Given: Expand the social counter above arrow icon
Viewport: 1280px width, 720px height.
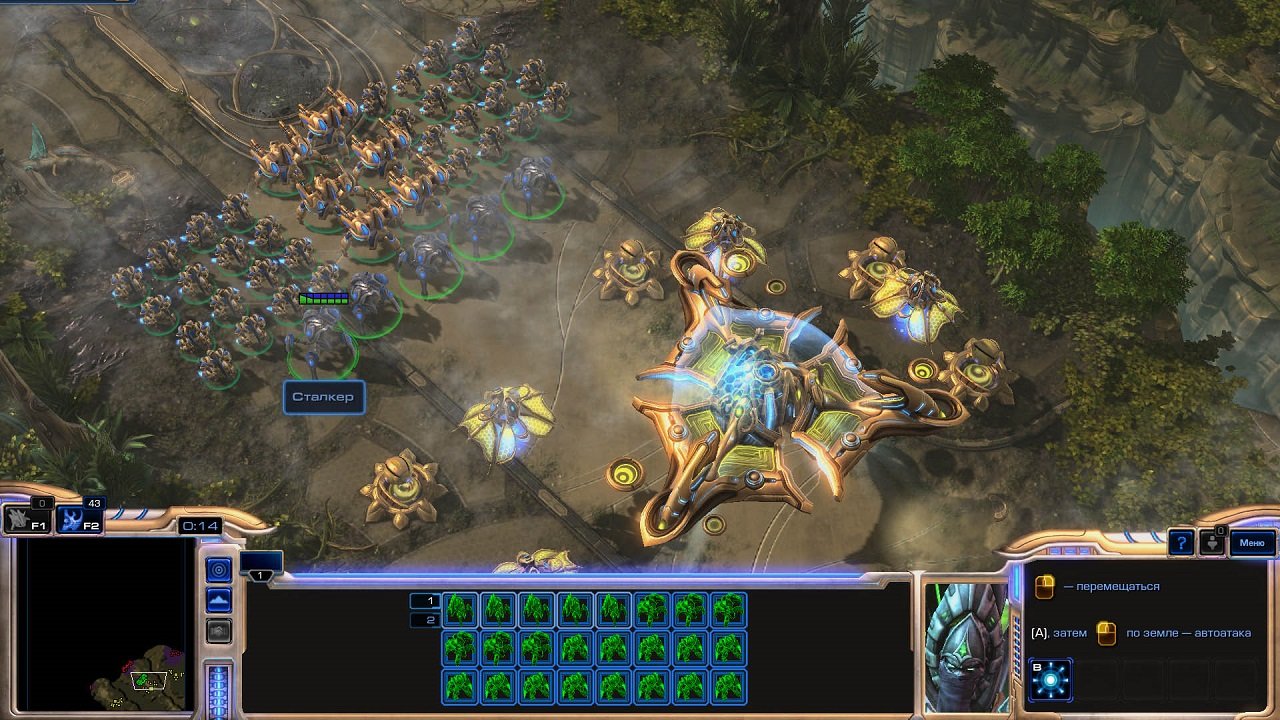Looking at the screenshot, I should 1220,533.
